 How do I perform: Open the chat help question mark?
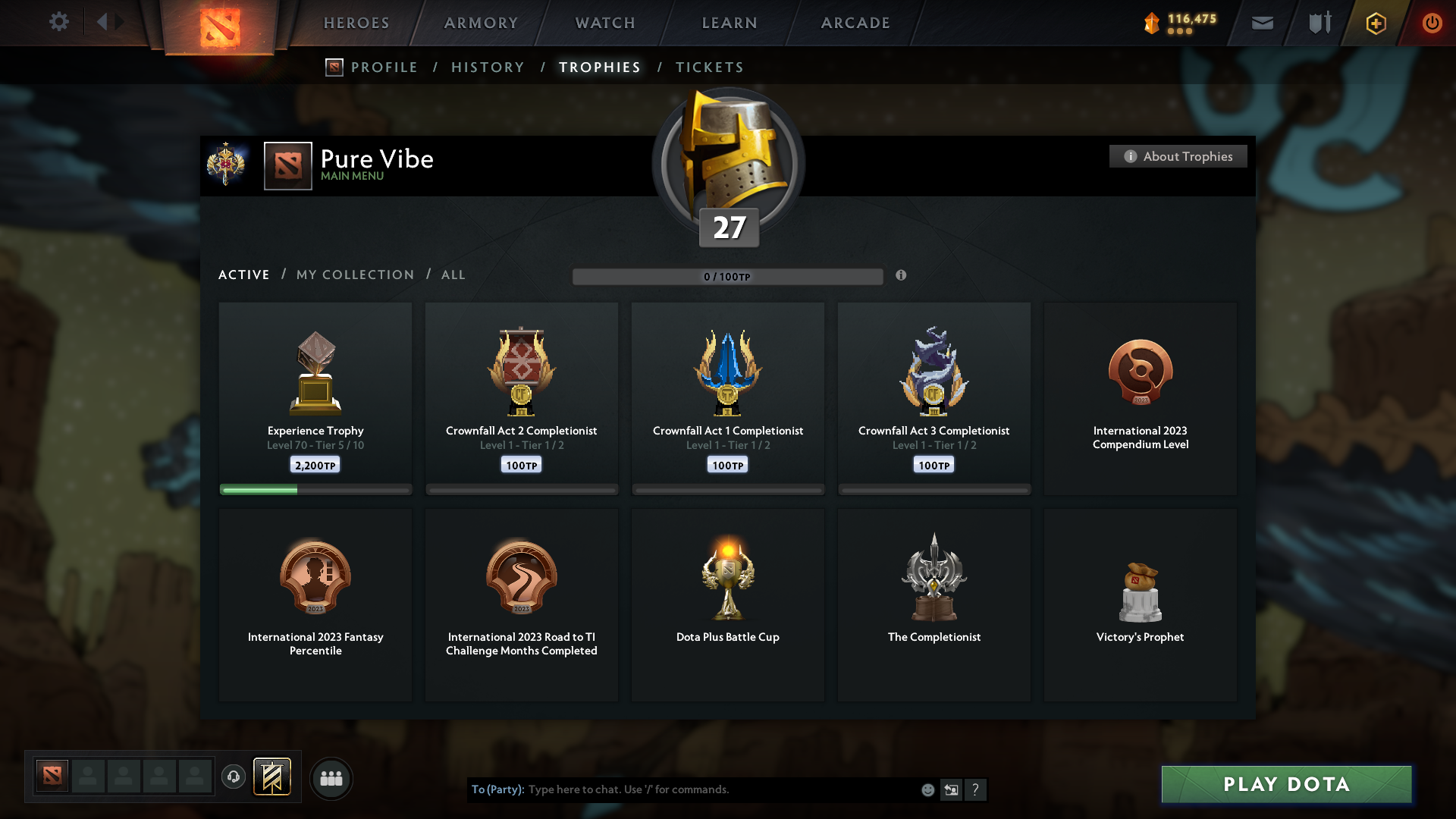pyautogui.click(x=976, y=789)
